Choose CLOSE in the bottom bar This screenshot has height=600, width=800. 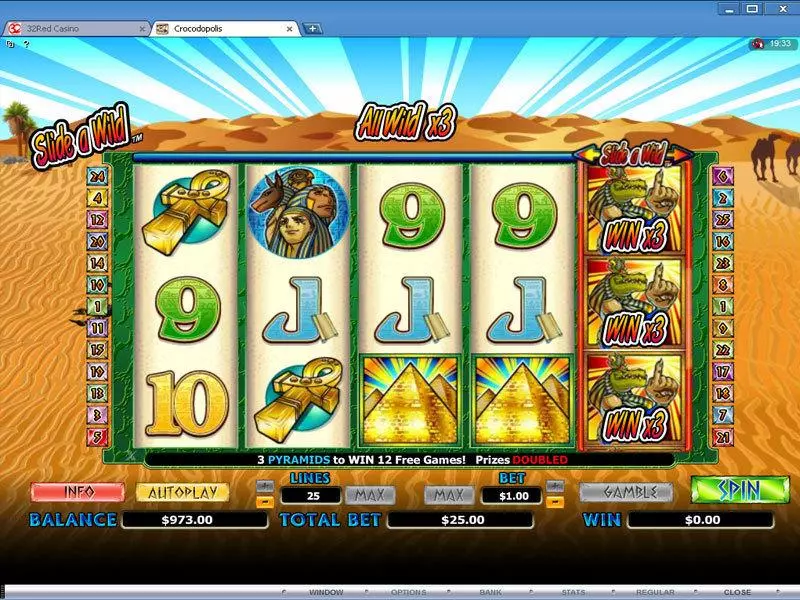pos(737,592)
